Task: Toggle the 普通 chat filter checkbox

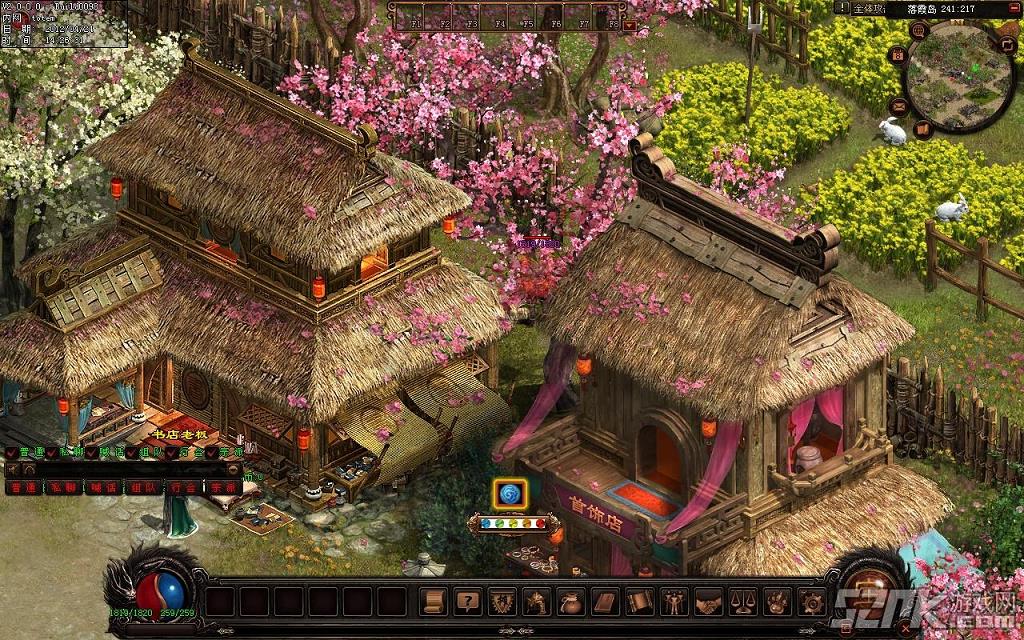Action: click(x=11, y=453)
